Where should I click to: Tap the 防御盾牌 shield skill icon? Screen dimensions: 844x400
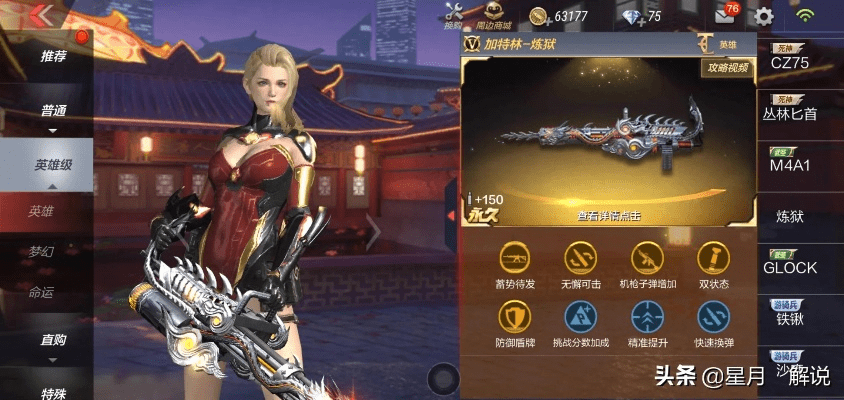(x=515, y=325)
